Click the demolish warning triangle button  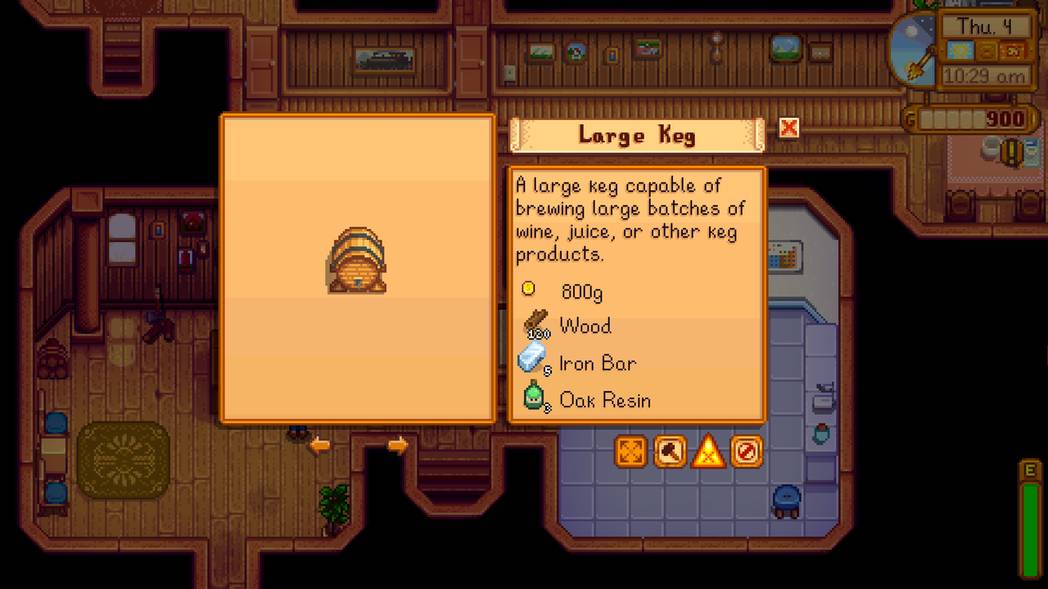click(x=708, y=452)
